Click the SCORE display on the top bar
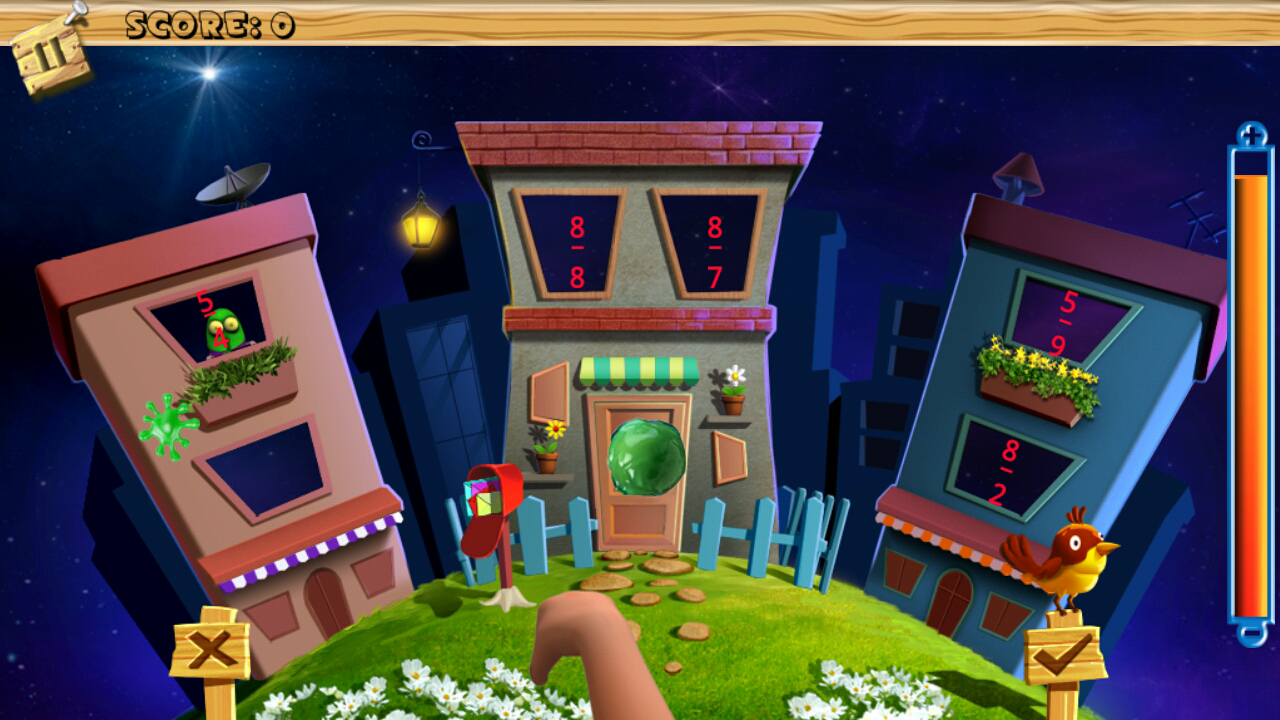Image resolution: width=1280 pixels, height=720 pixels. point(205,24)
